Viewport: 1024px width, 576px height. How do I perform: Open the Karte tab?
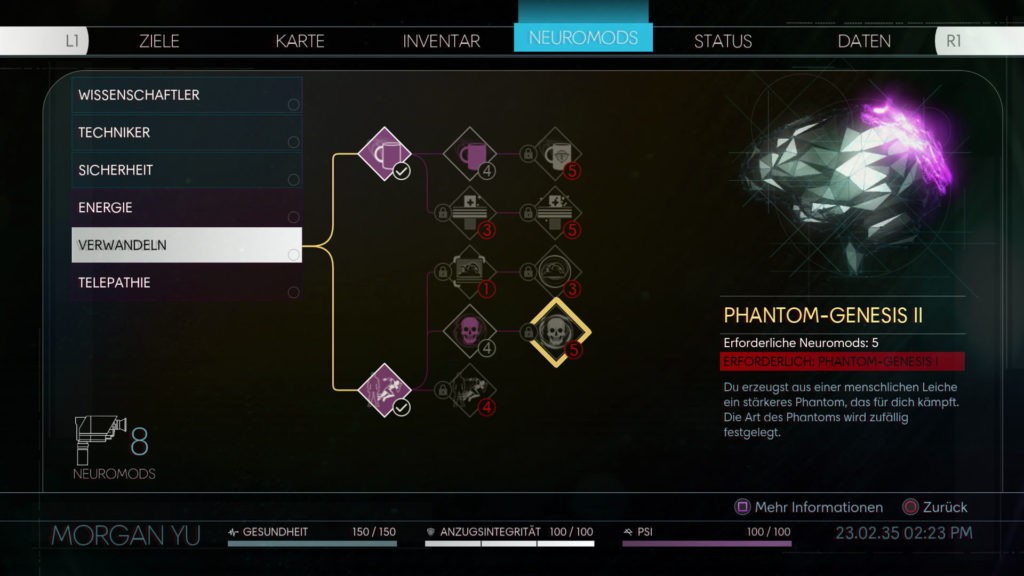[300, 41]
